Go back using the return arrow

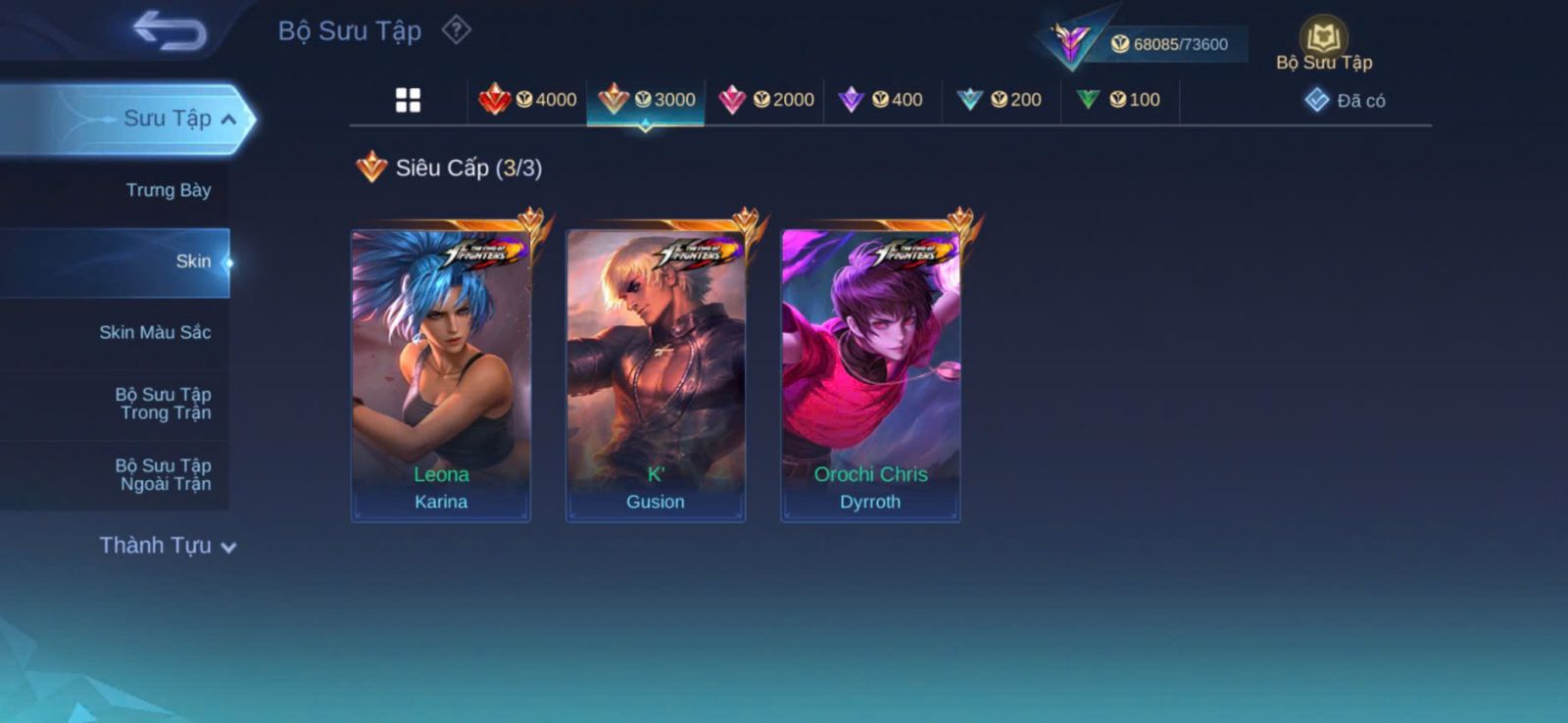coord(171,30)
